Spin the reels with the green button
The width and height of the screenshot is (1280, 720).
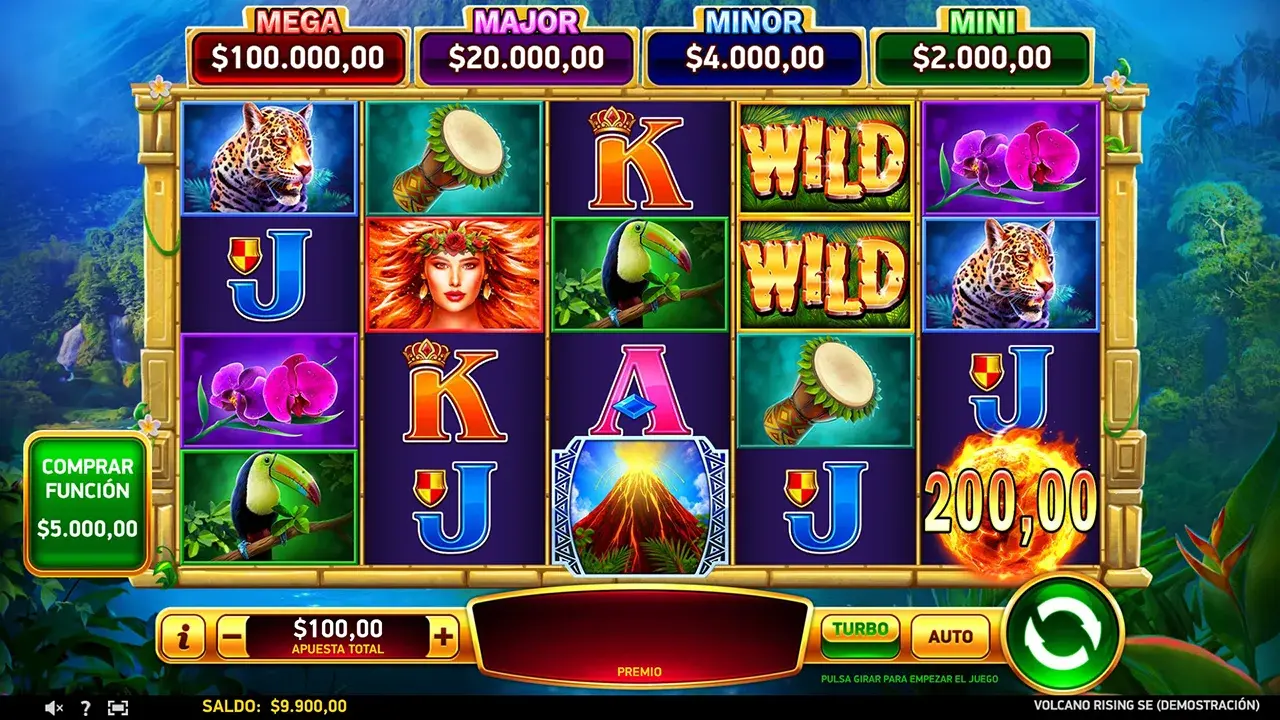(x=1063, y=634)
